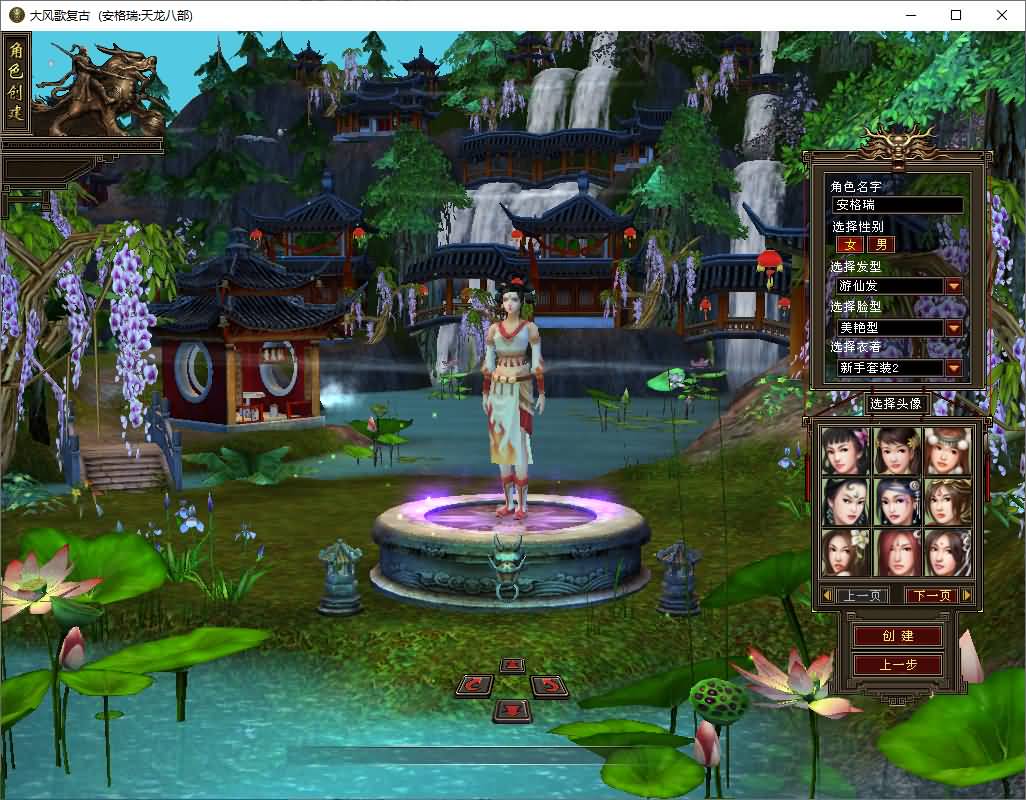
Task: Create the character with 创建 button
Action: coord(898,636)
